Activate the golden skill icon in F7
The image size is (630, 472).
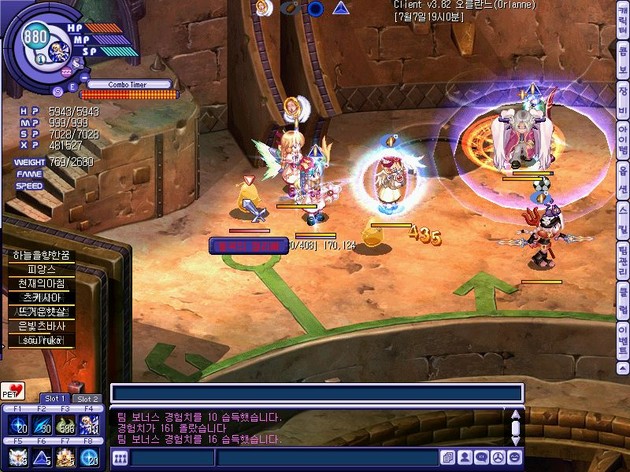coord(65,457)
